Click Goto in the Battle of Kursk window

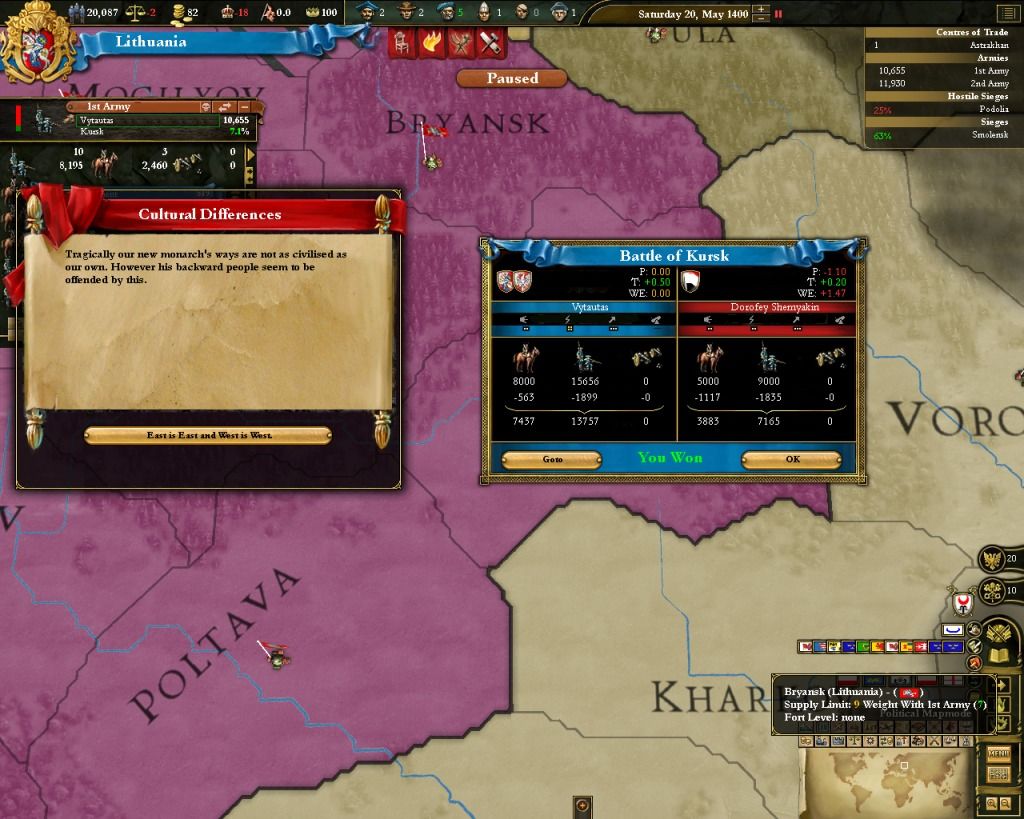(552, 460)
